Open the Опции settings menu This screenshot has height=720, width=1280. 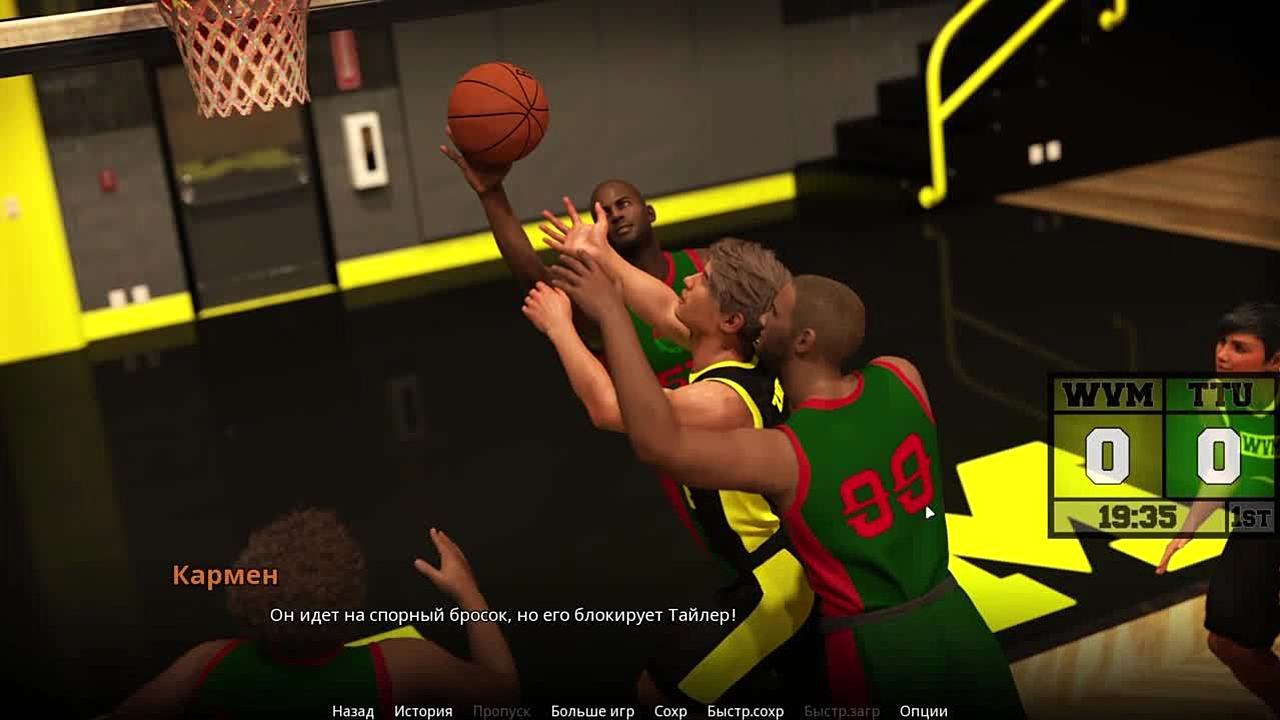pos(923,711)
